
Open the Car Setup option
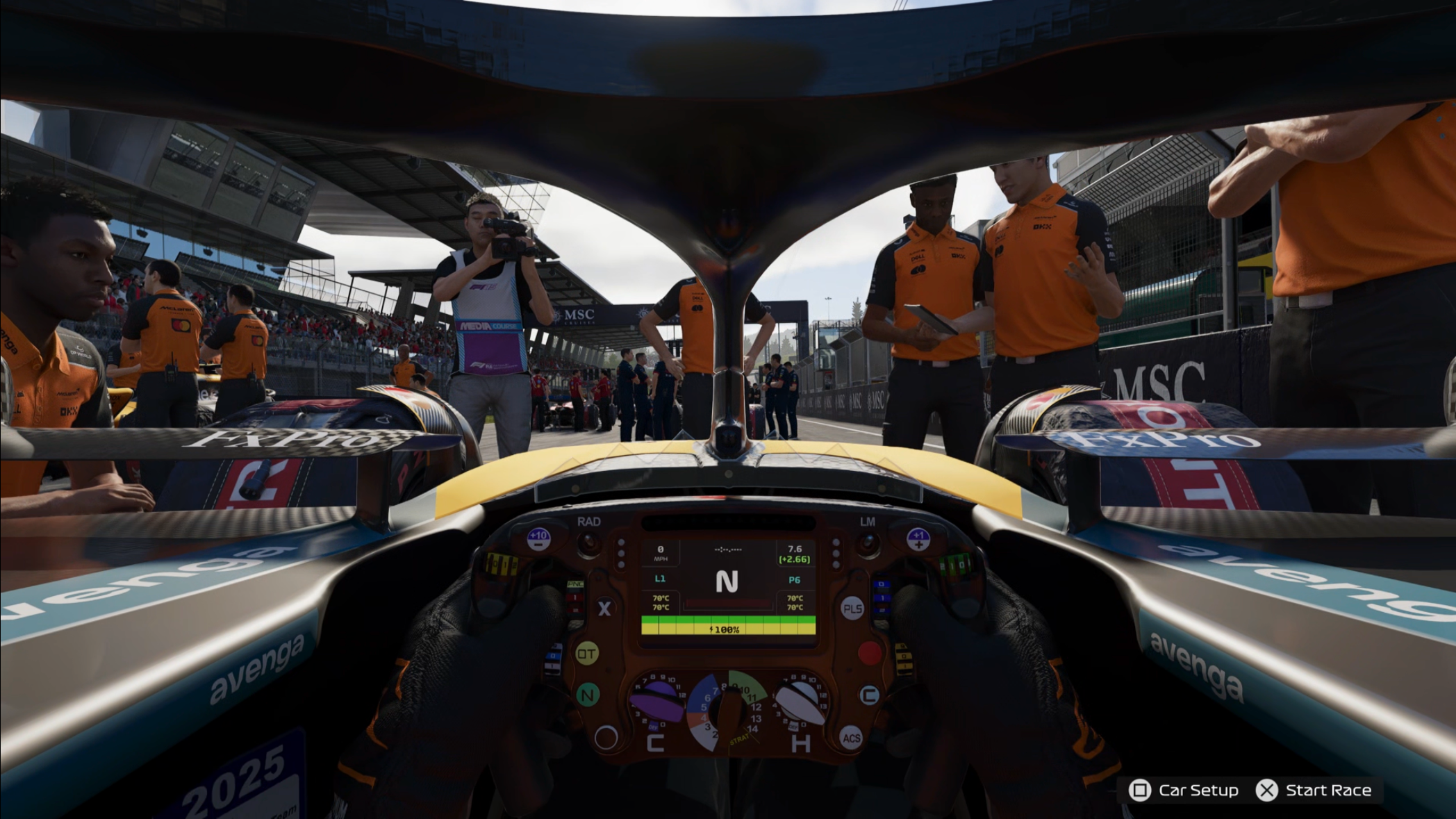pos(1185,791)
